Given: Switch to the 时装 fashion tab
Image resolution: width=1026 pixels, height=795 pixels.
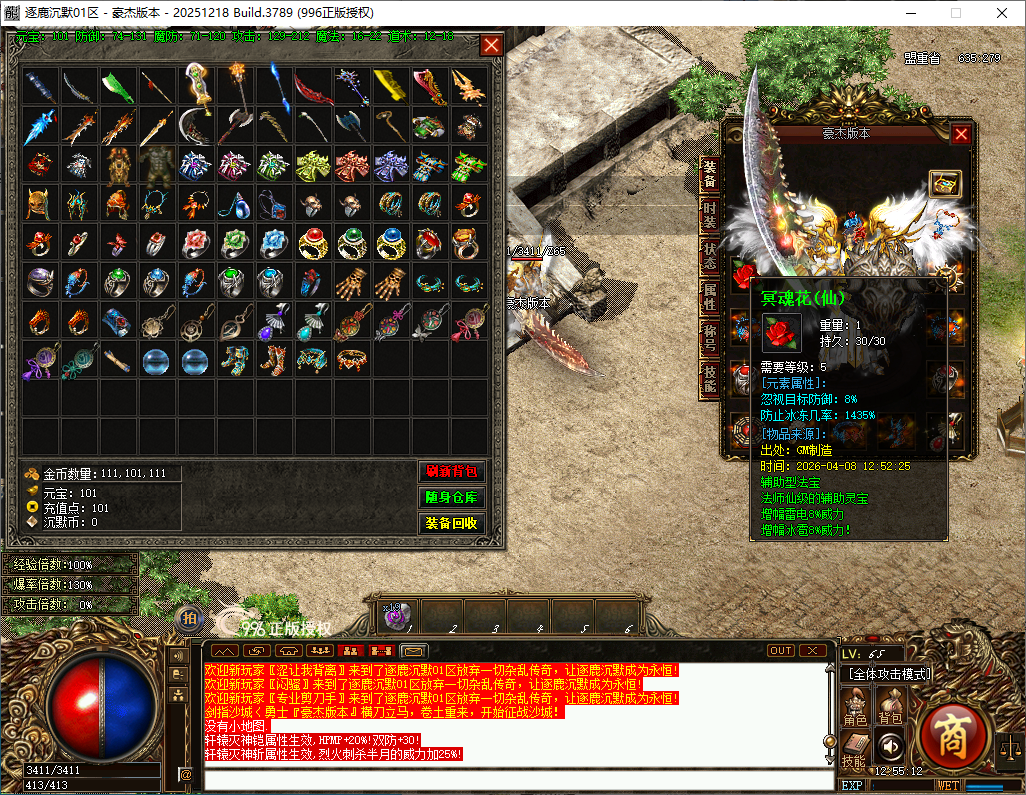Looking at the screenshot, I should point(709,216).
